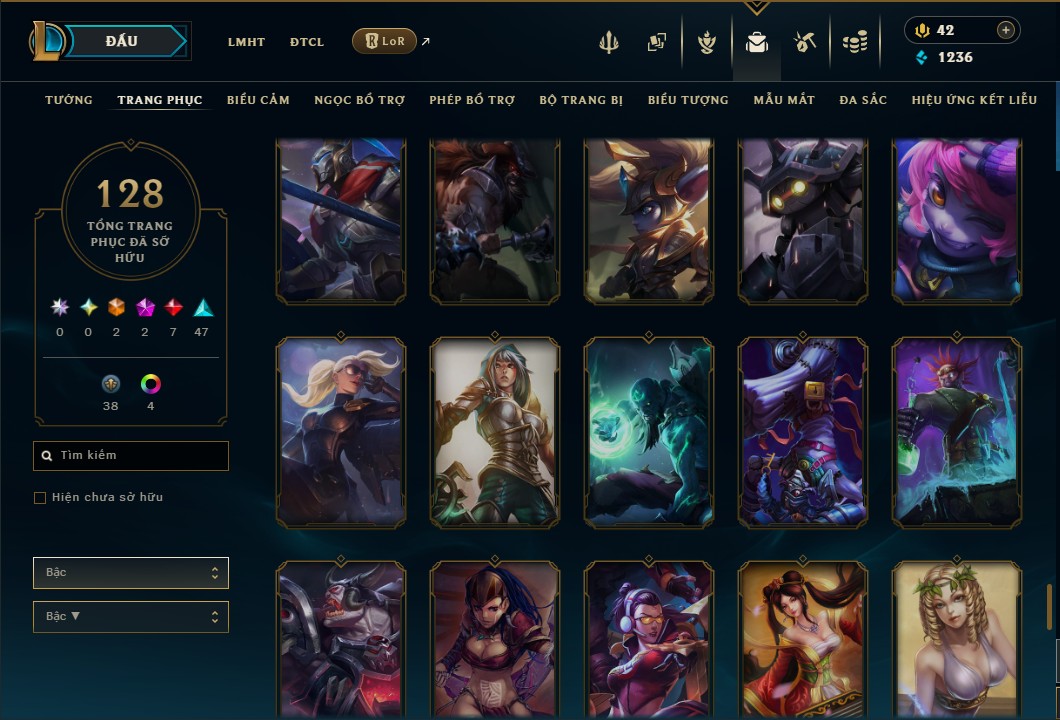1060x720 pixels.
Task: Select the blonde woman with sunglasses skin
Action: 341,432
